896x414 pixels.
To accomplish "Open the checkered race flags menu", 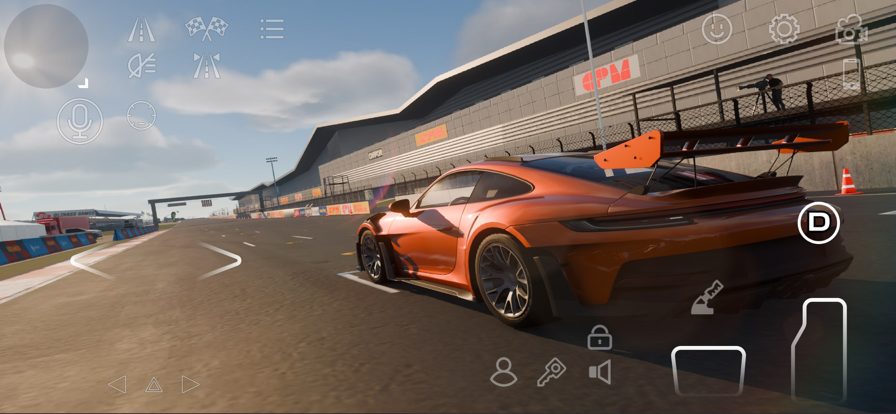I will tap(206, 28).
